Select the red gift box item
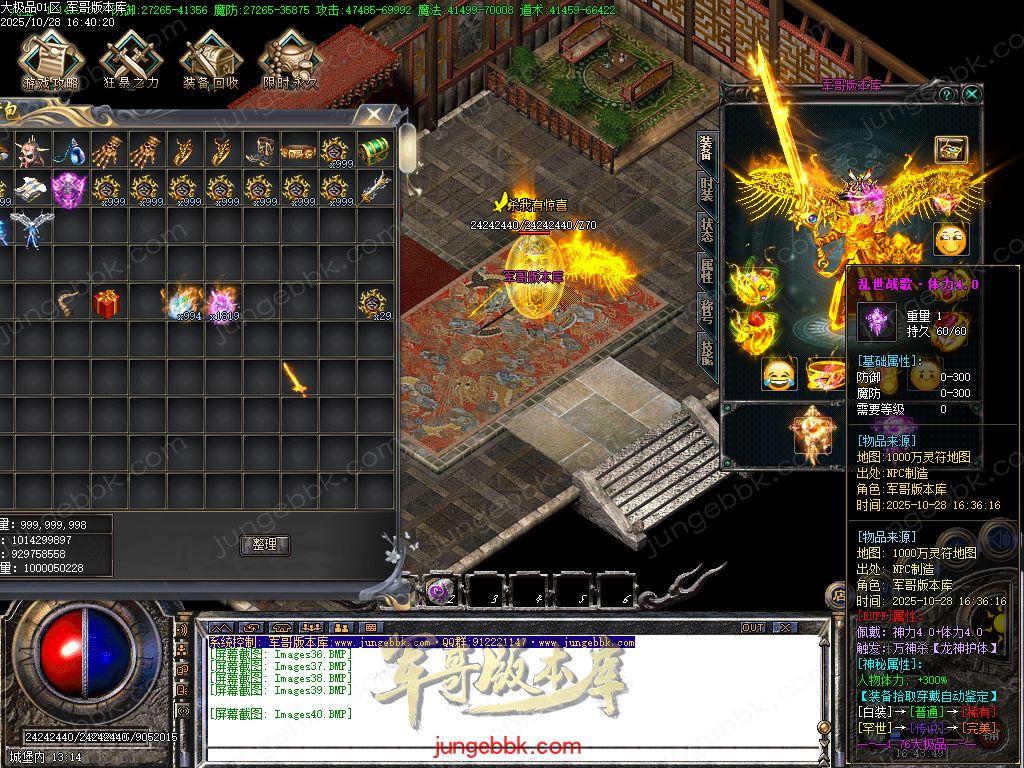The height and width of the screenshot is (768, 1024). (107, 303)
